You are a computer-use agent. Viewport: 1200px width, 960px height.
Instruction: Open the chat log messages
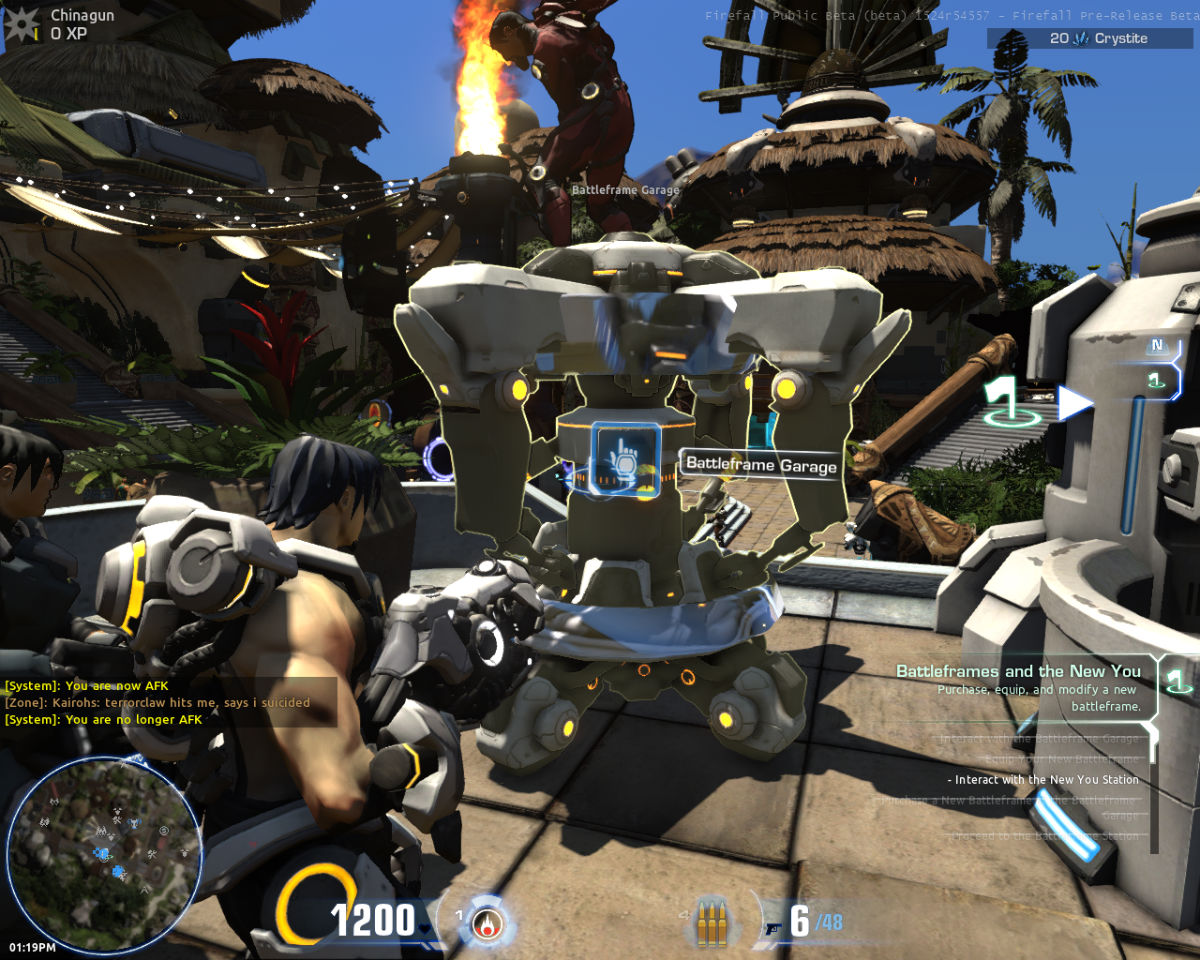coord(160,703)
